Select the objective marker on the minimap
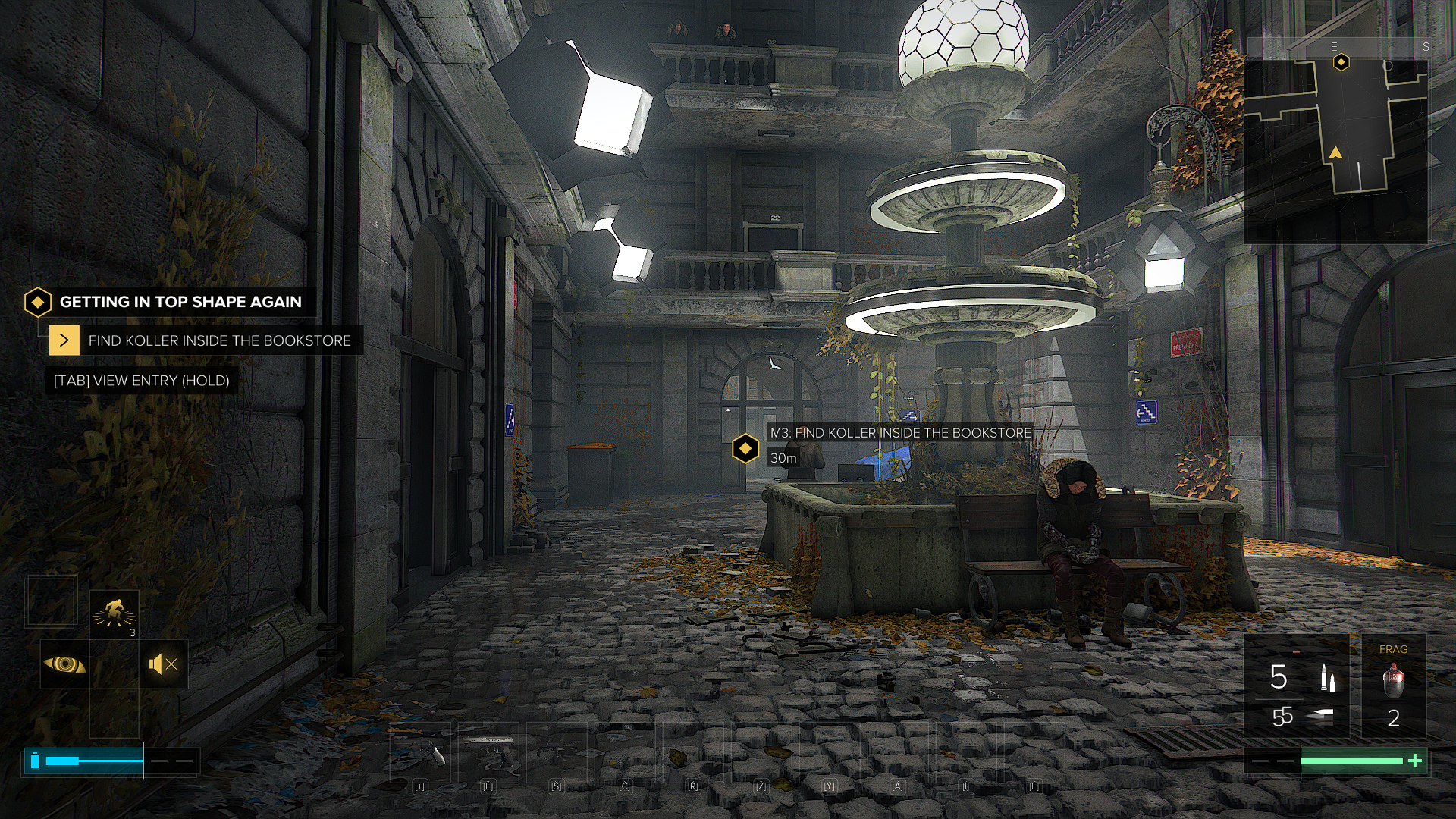 (1341, 62)
